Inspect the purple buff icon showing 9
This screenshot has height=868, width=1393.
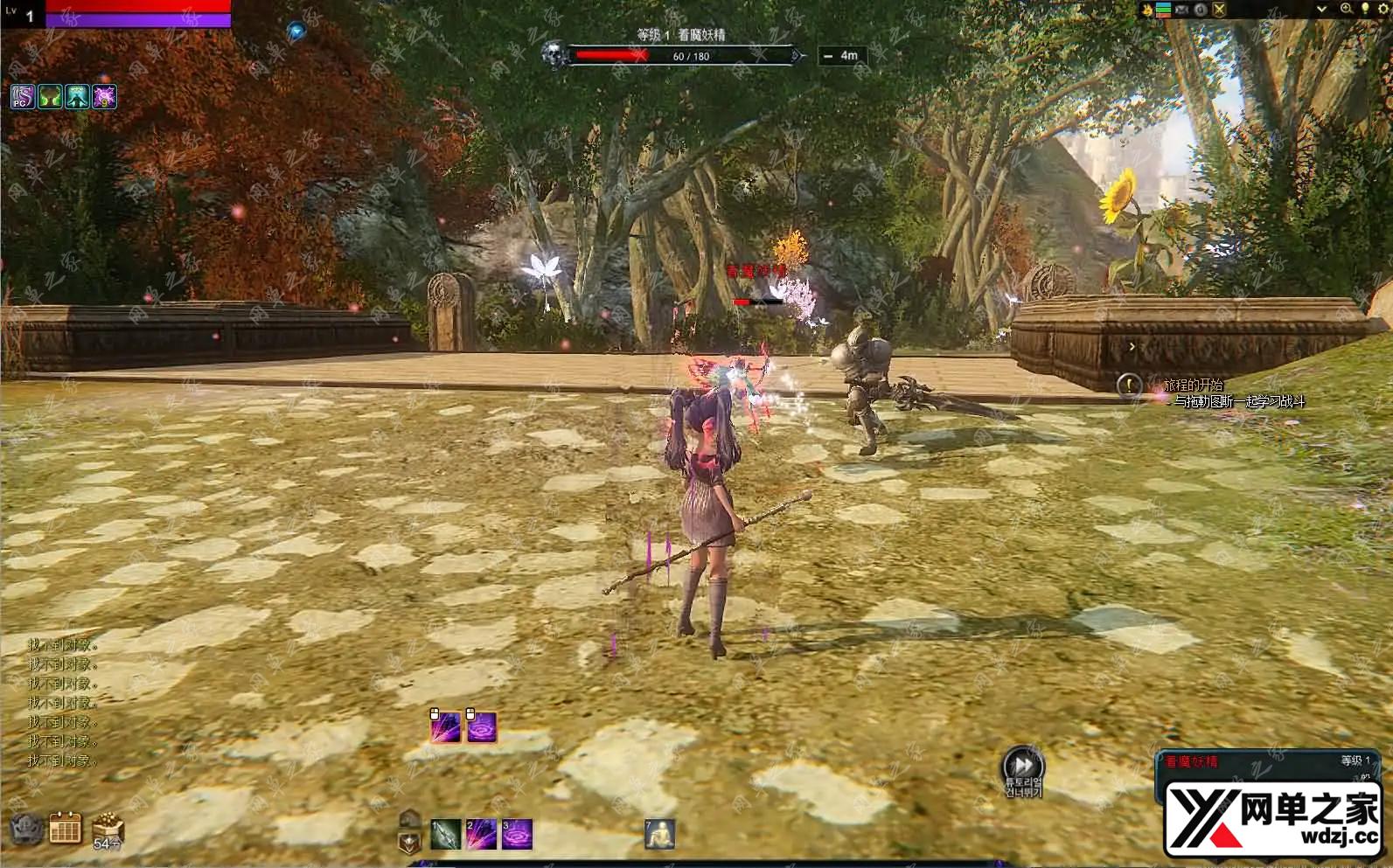click(x=105, y=96)
